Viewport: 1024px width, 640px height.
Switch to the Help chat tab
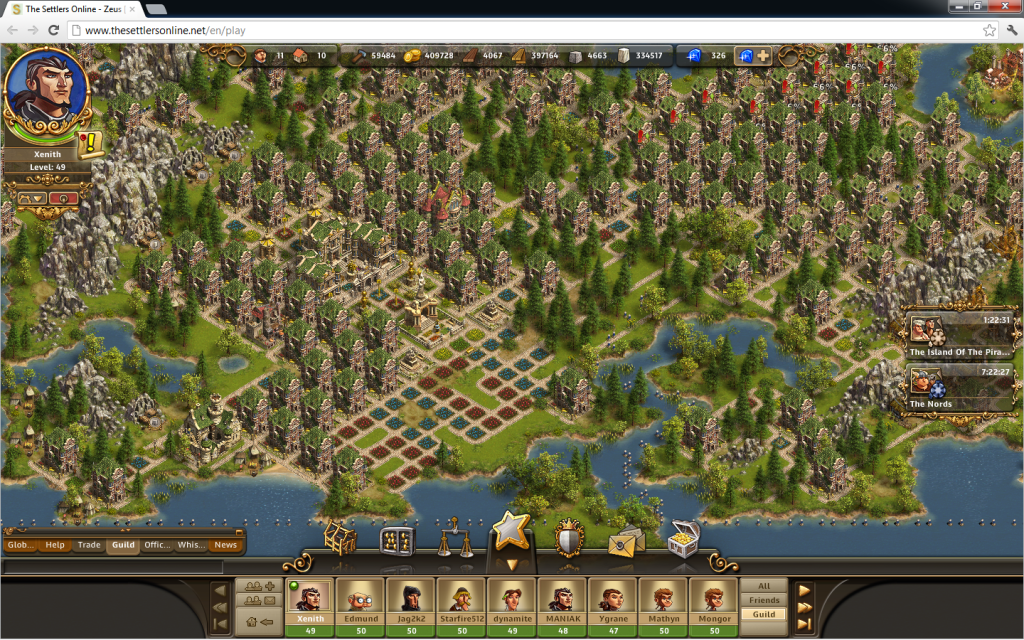pyautogui.click(x=55, y=545)
